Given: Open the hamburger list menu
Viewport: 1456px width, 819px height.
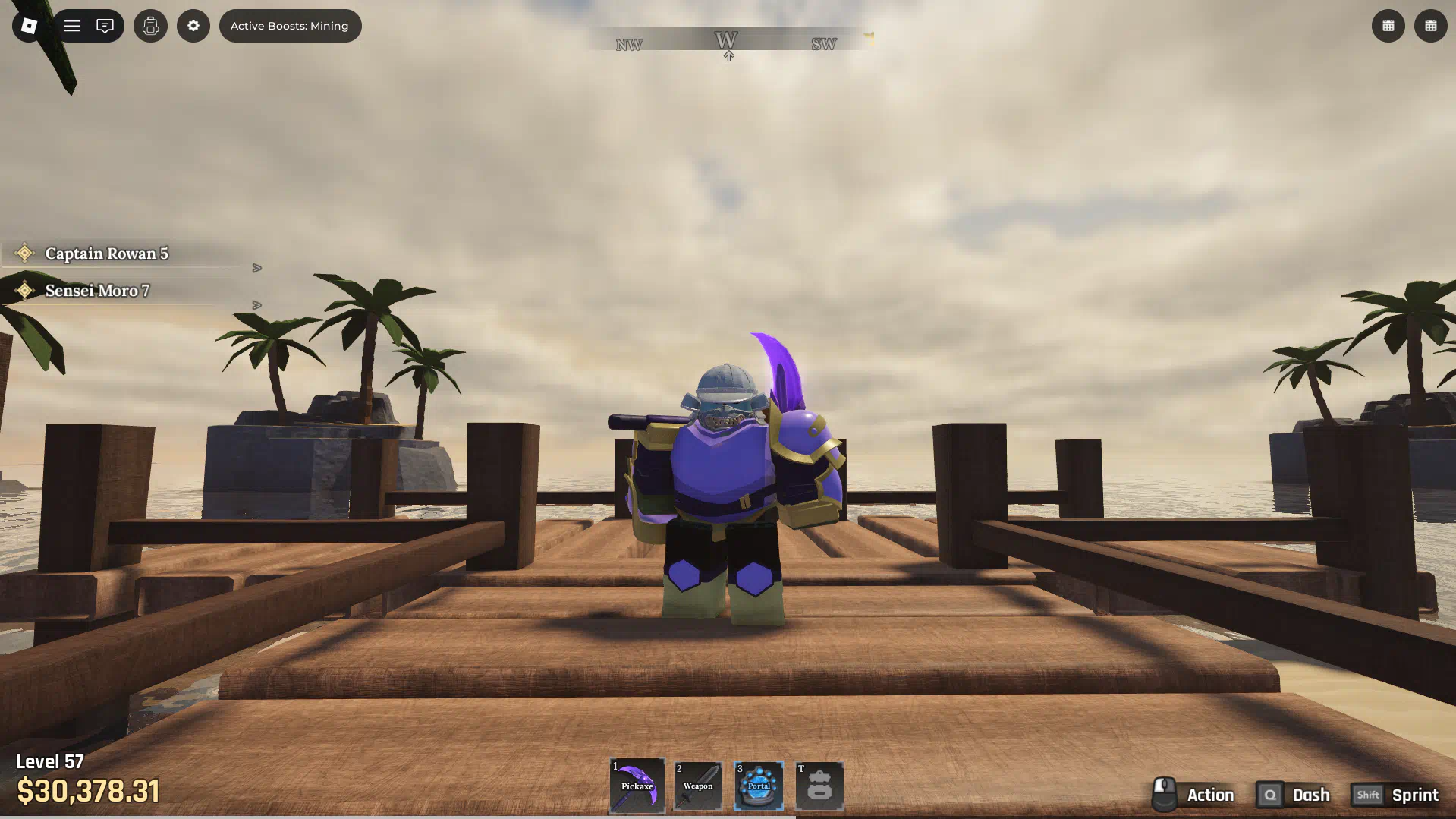Looking at the screenshot, I should (72, 26).
